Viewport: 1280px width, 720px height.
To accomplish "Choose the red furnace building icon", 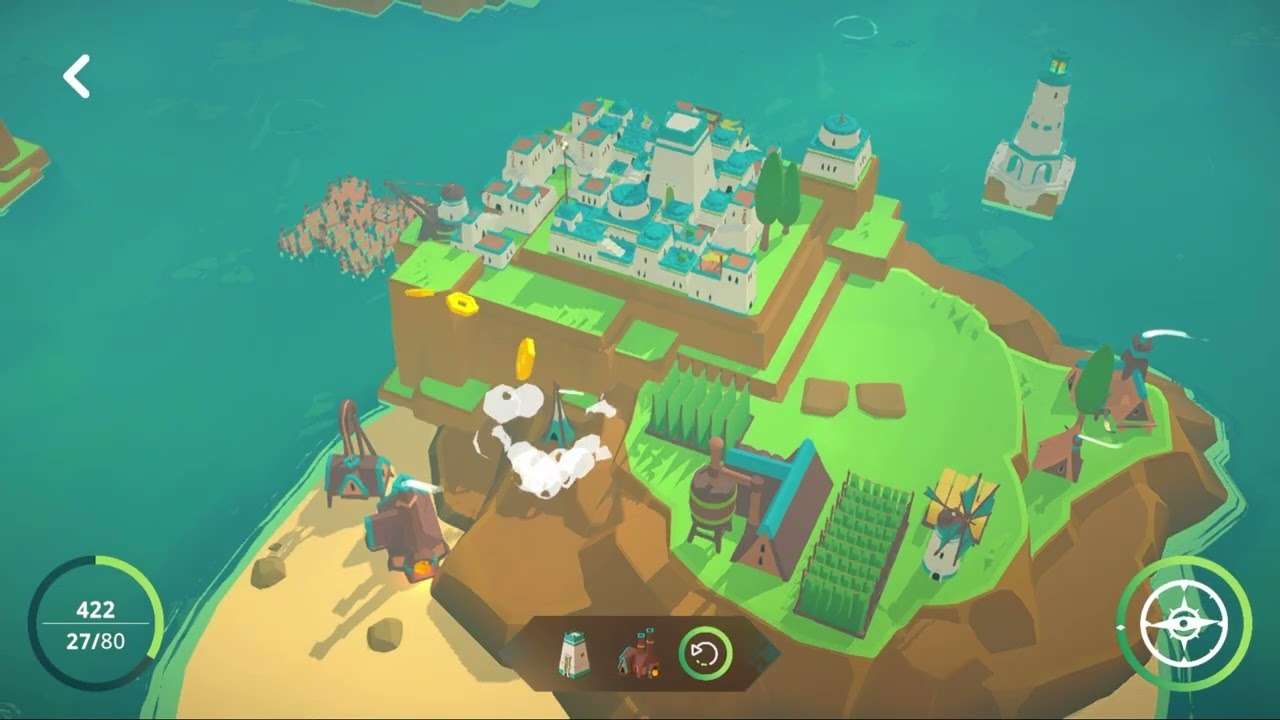I will point(638,655).
